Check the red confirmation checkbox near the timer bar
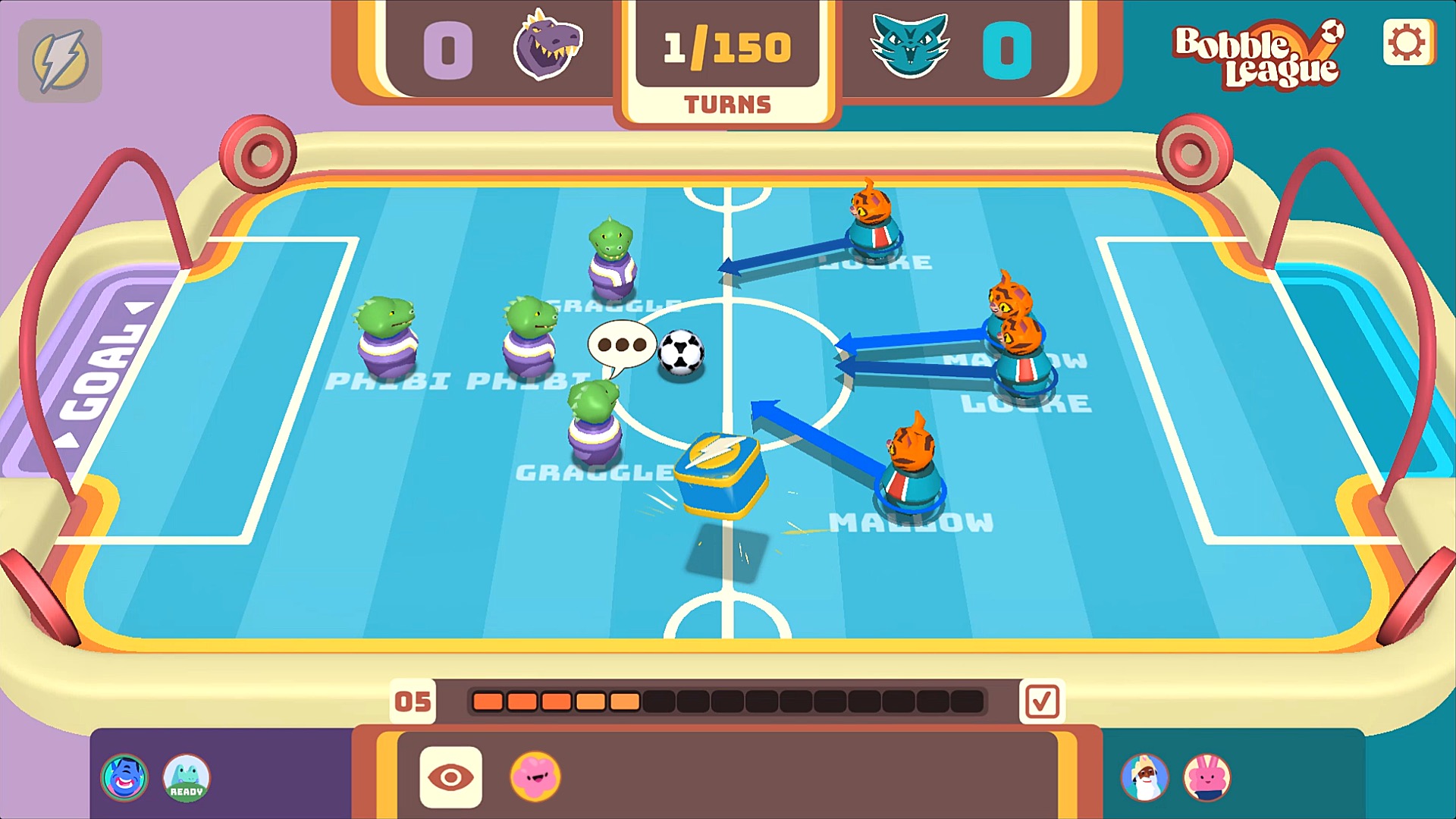The width and height of the screenshot is (1456, 819). click(1042, 702)
